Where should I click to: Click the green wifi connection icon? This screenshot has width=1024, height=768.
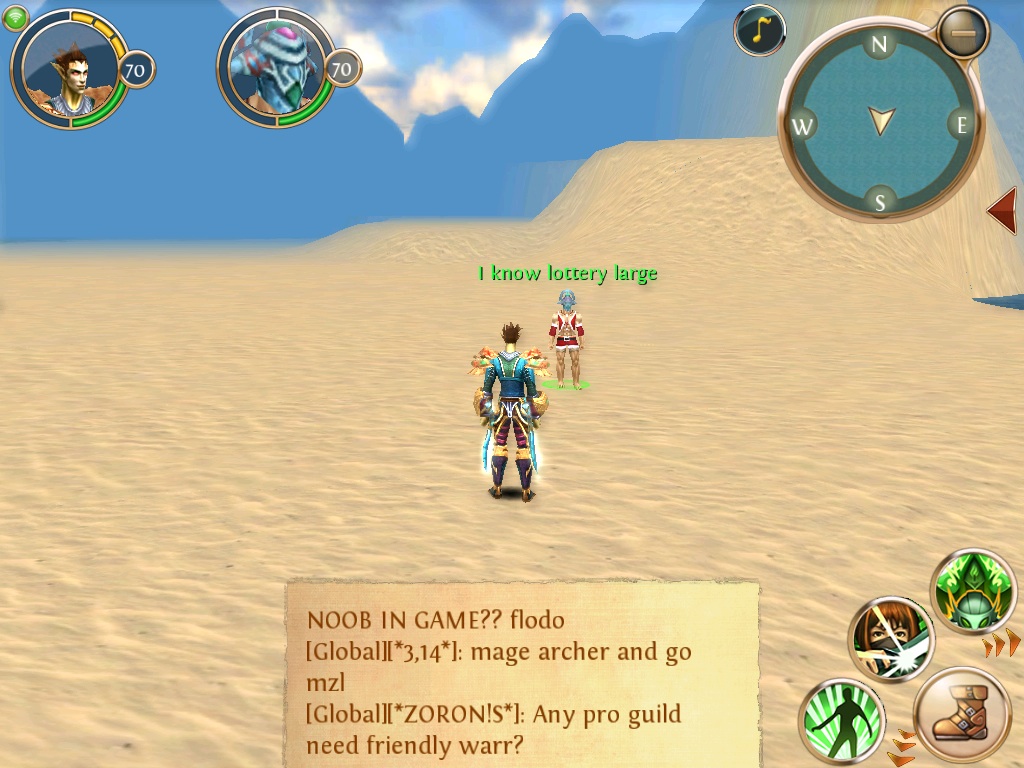(x=16, y=18)
